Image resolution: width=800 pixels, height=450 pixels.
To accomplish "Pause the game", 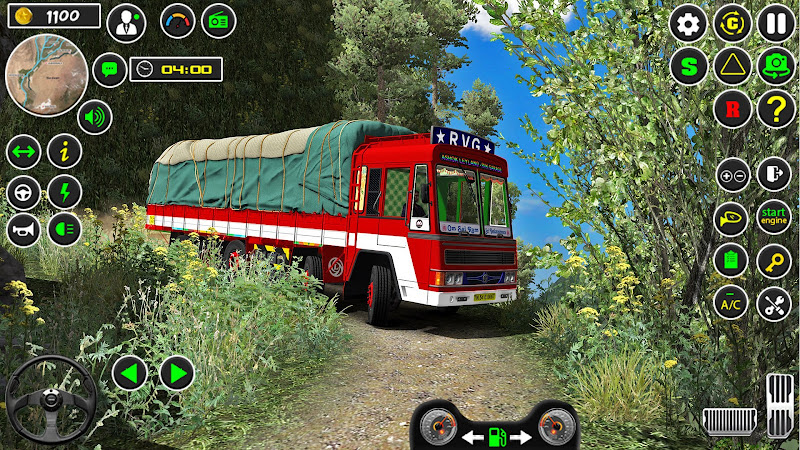I will coord(775,23).
